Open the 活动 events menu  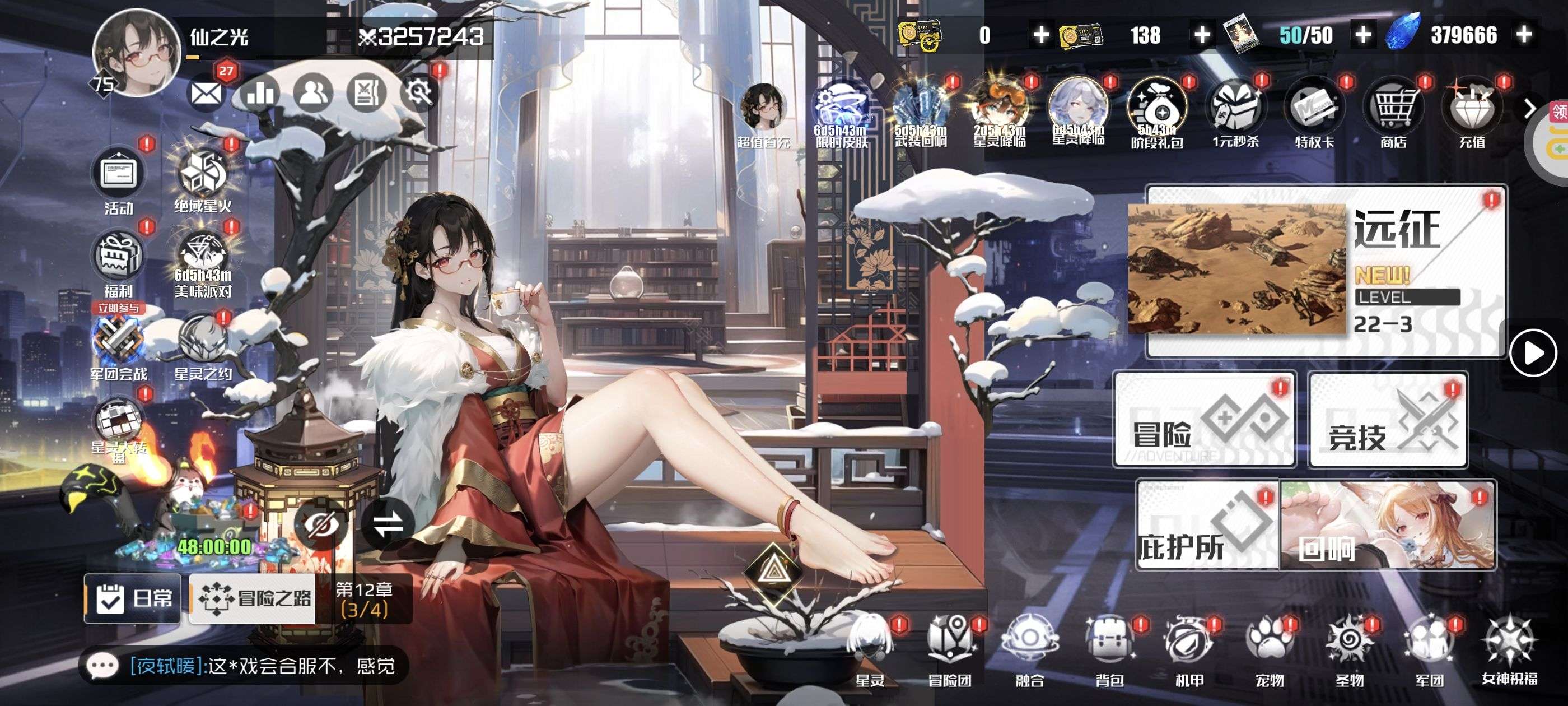click(119, 178)
